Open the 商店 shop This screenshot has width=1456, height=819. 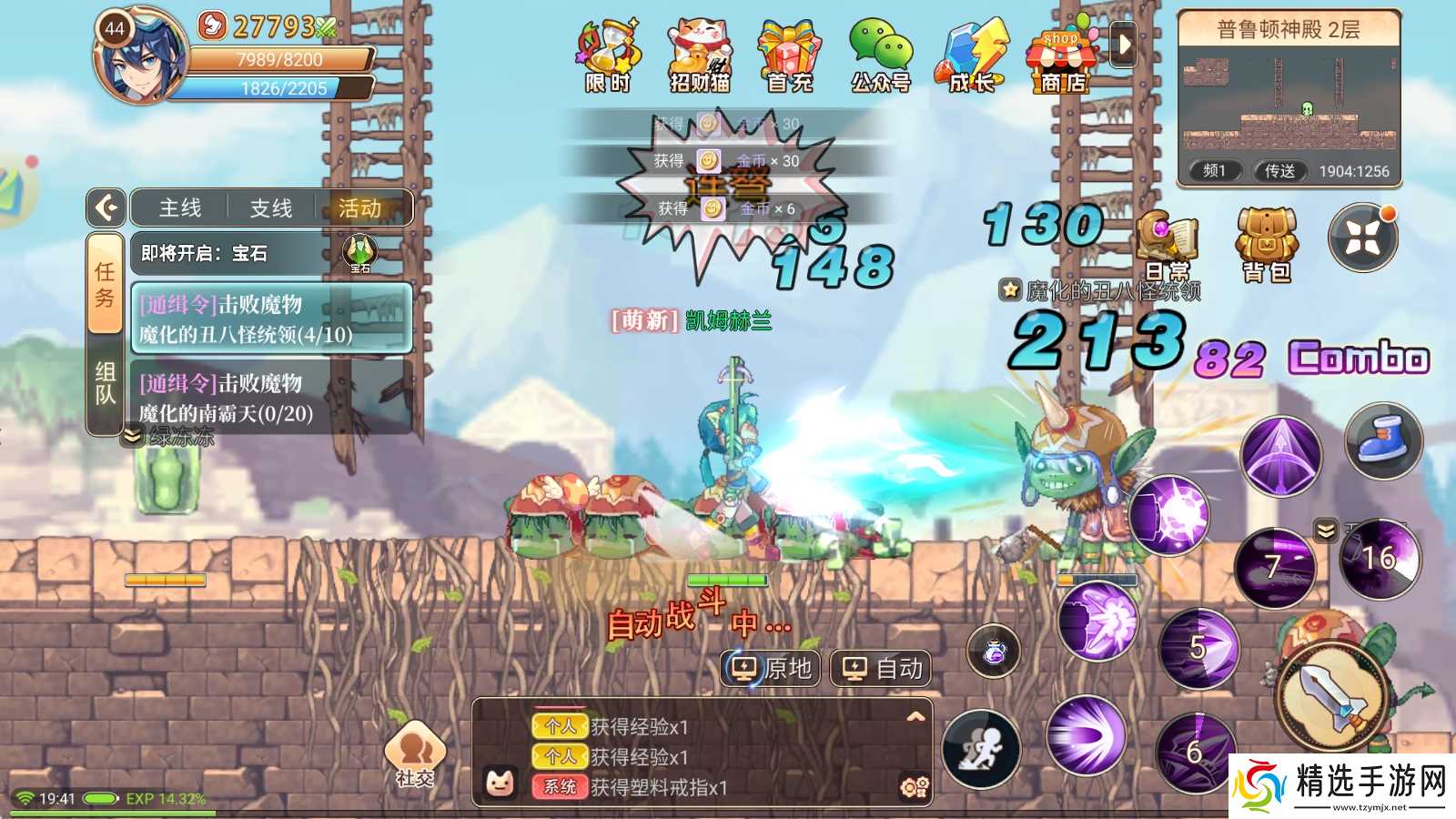point(1062,56)
